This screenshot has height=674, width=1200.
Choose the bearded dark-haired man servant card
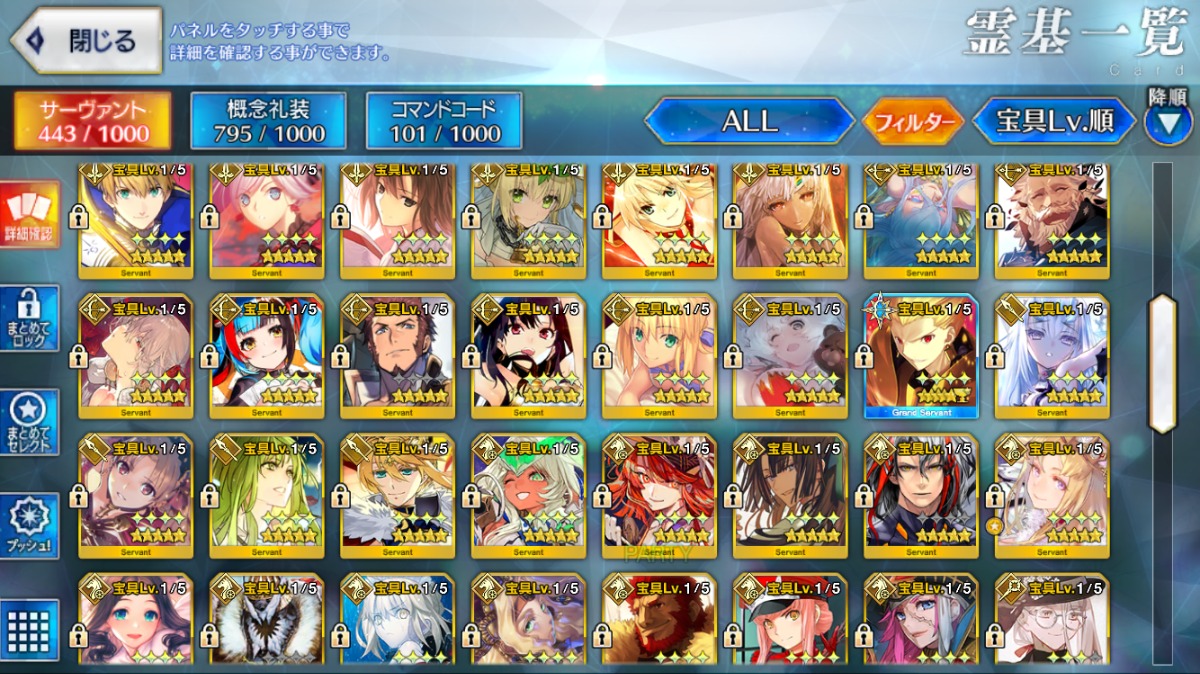coord(398,357)
